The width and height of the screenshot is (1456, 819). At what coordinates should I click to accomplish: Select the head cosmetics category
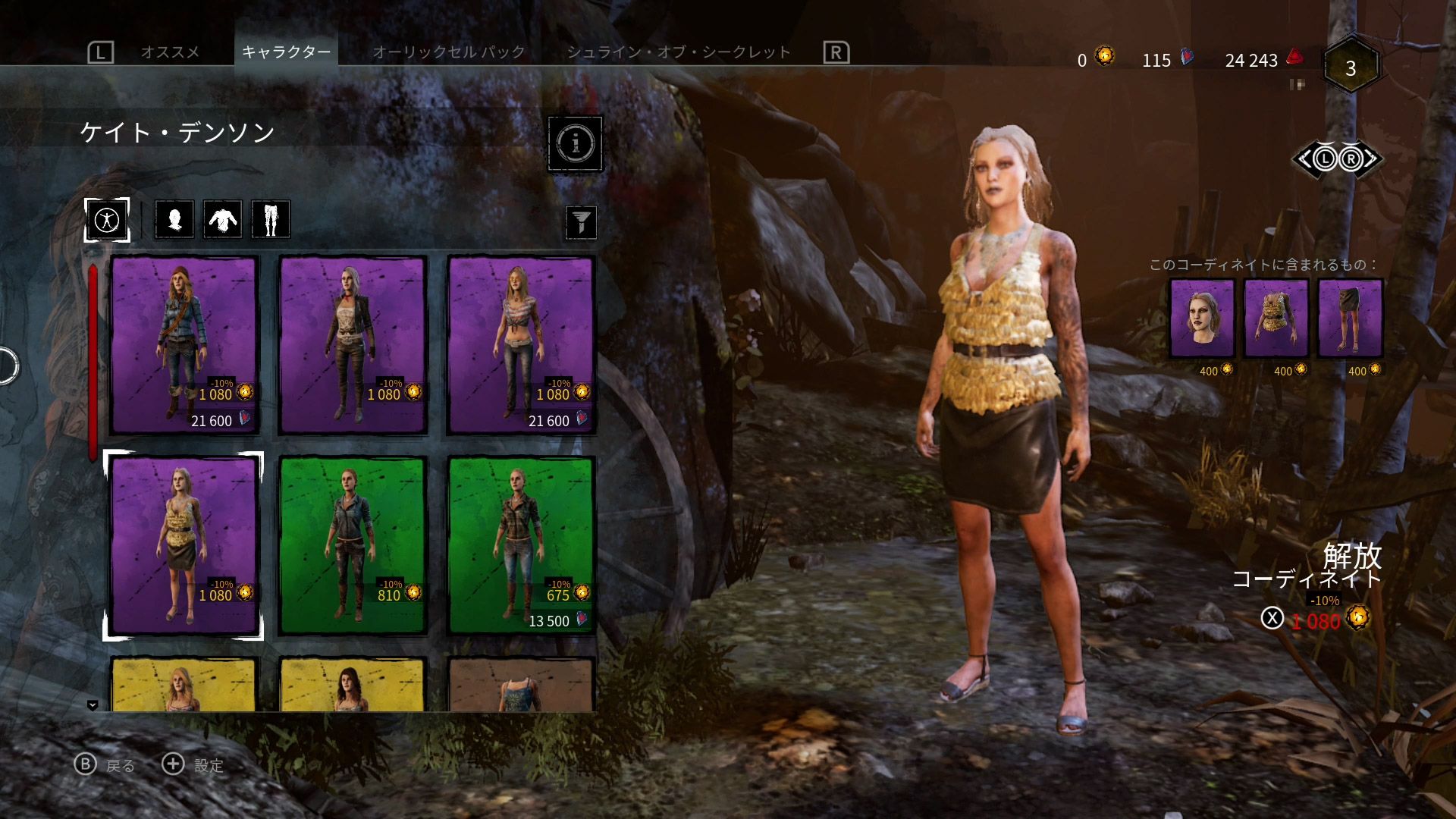point(174,220)
